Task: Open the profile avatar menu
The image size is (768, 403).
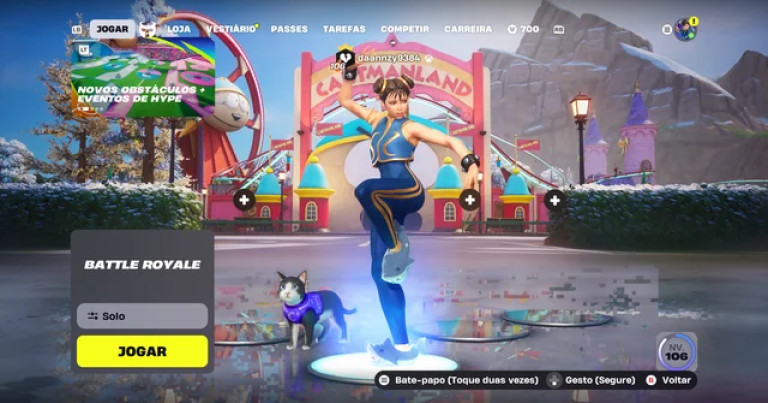Action: (685, 29)
